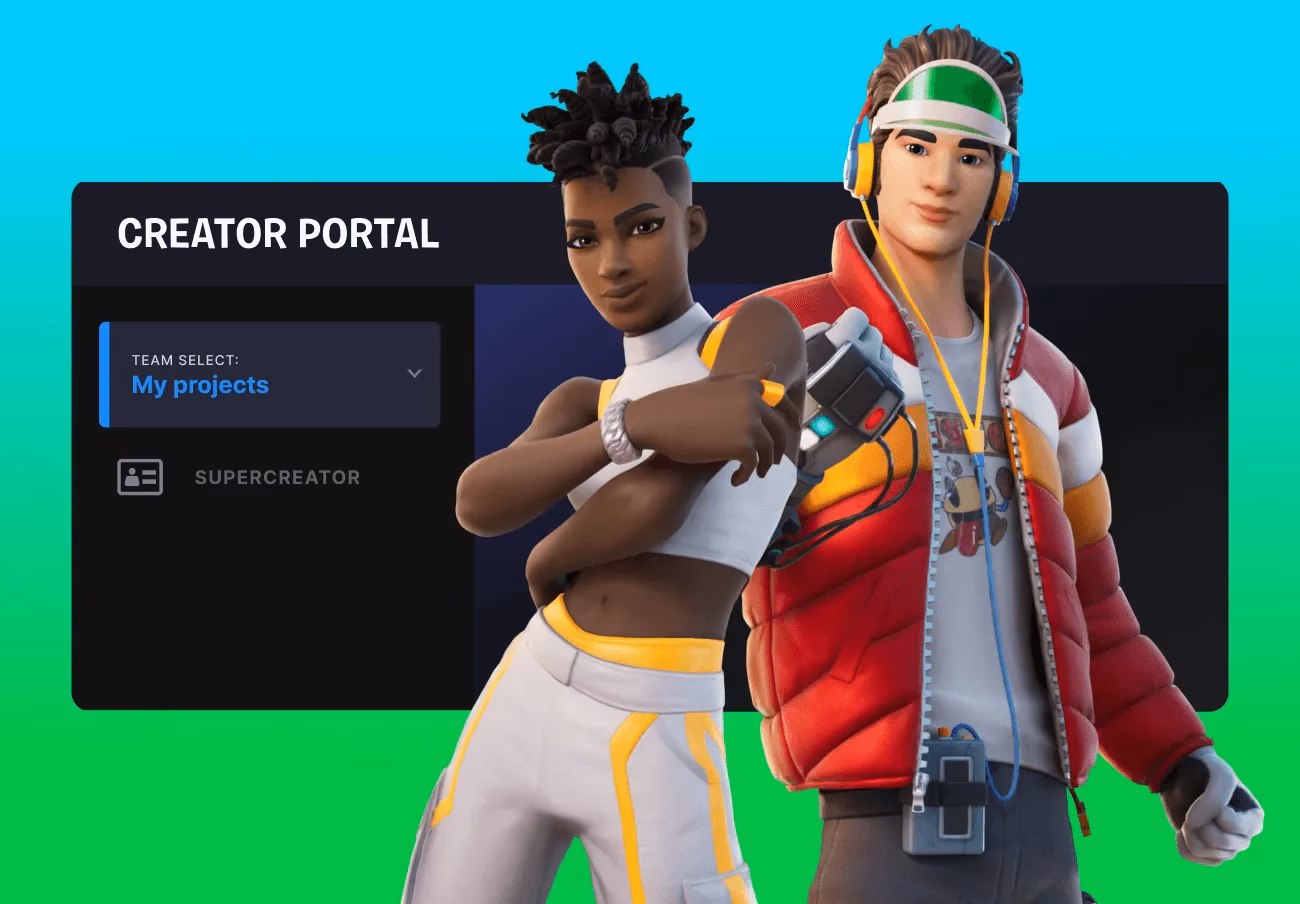Choose a different team from the selector
The height and width of the screenshot is (904, 1300).
pos(270,375)
